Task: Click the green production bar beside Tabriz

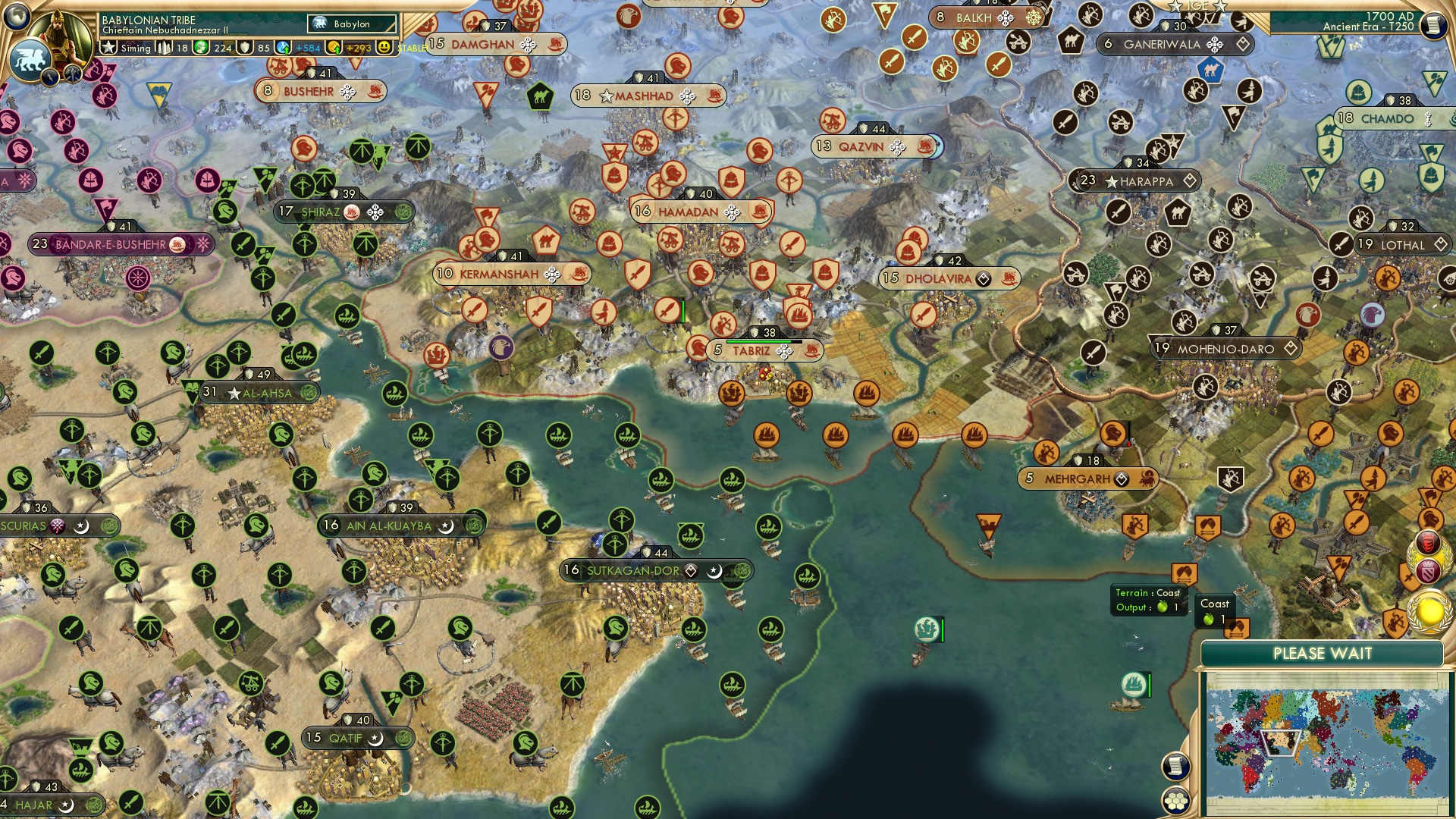Action: pyautogui.click(x=761, y=342)
